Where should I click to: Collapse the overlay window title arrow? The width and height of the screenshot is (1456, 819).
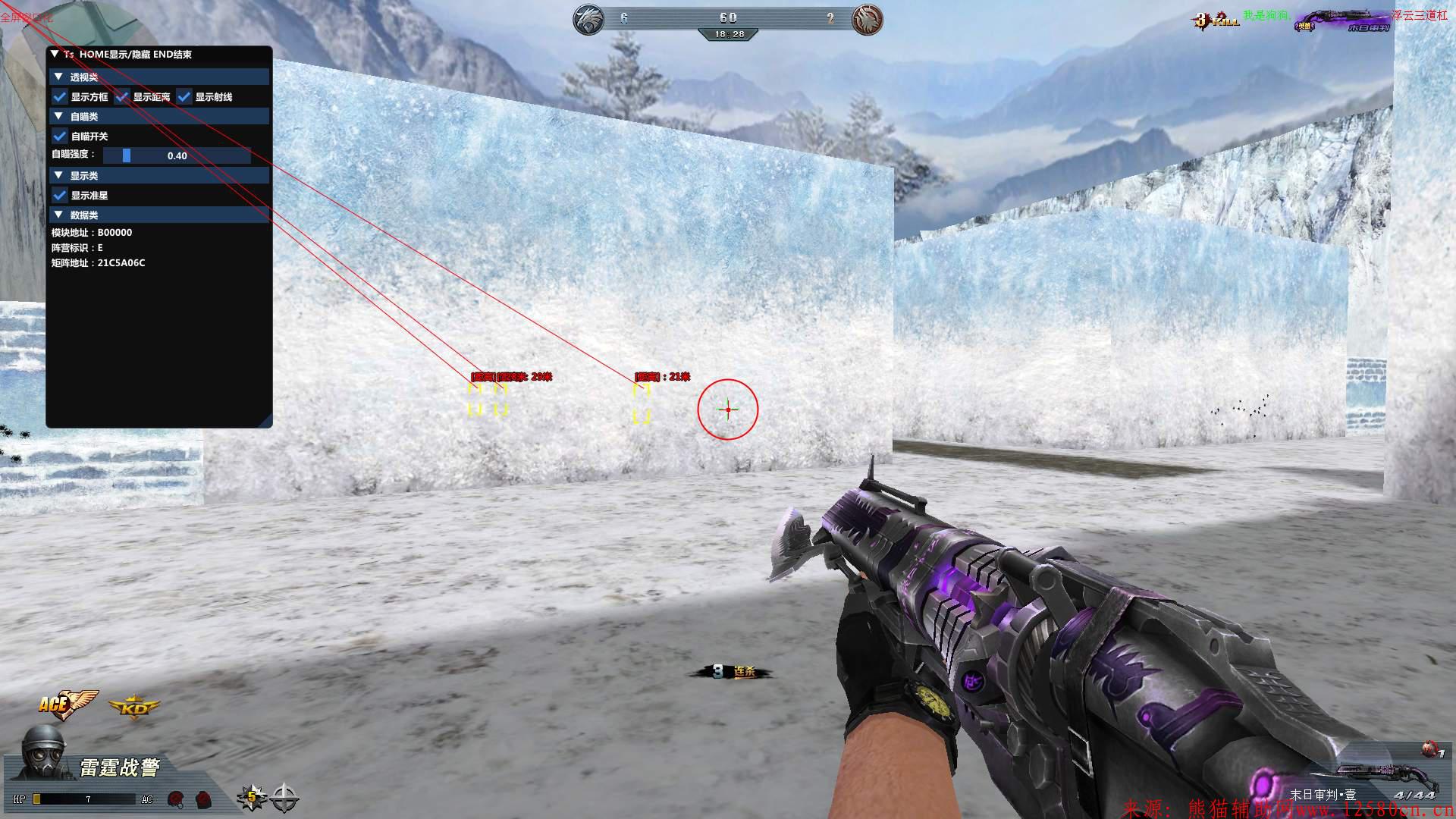coord(55,55)
